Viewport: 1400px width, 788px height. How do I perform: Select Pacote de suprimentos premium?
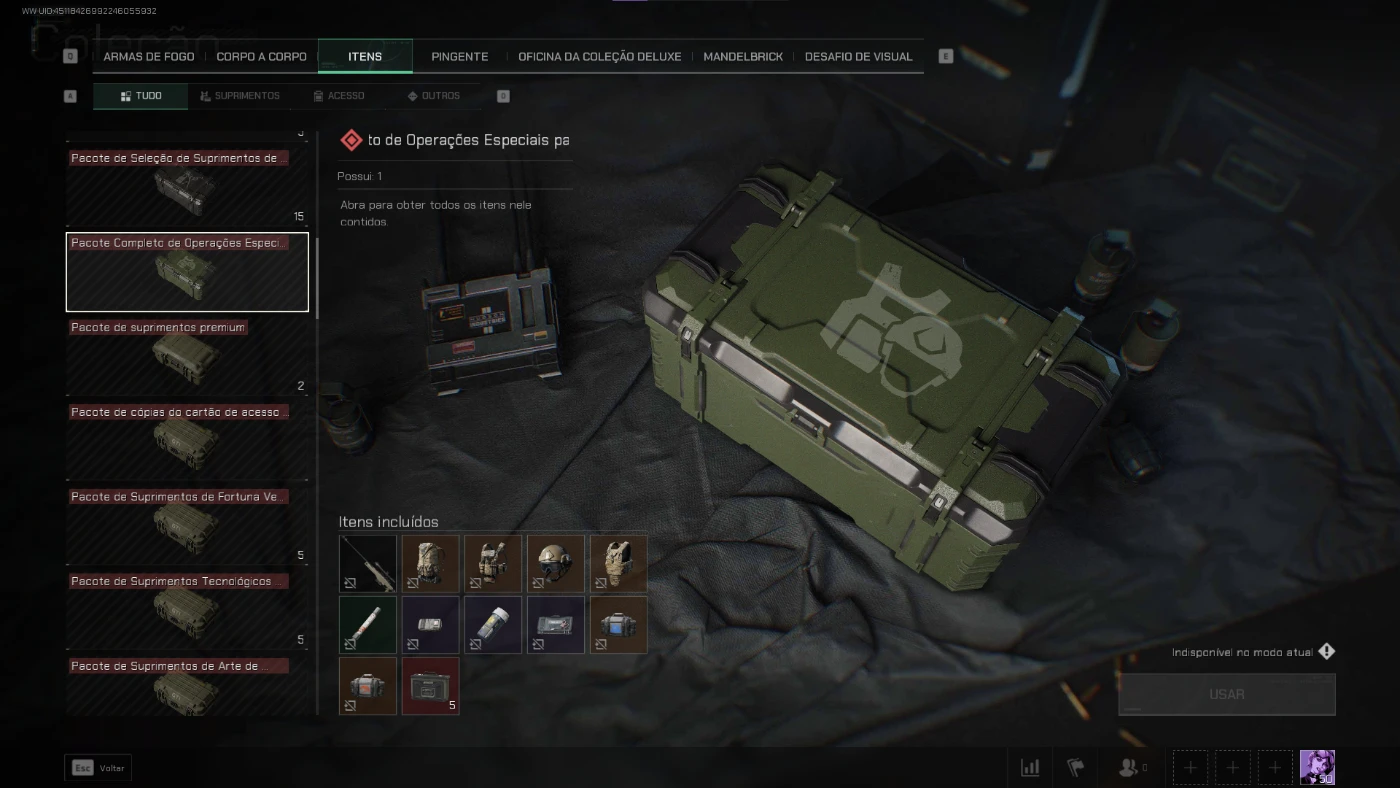pos(187,357)
